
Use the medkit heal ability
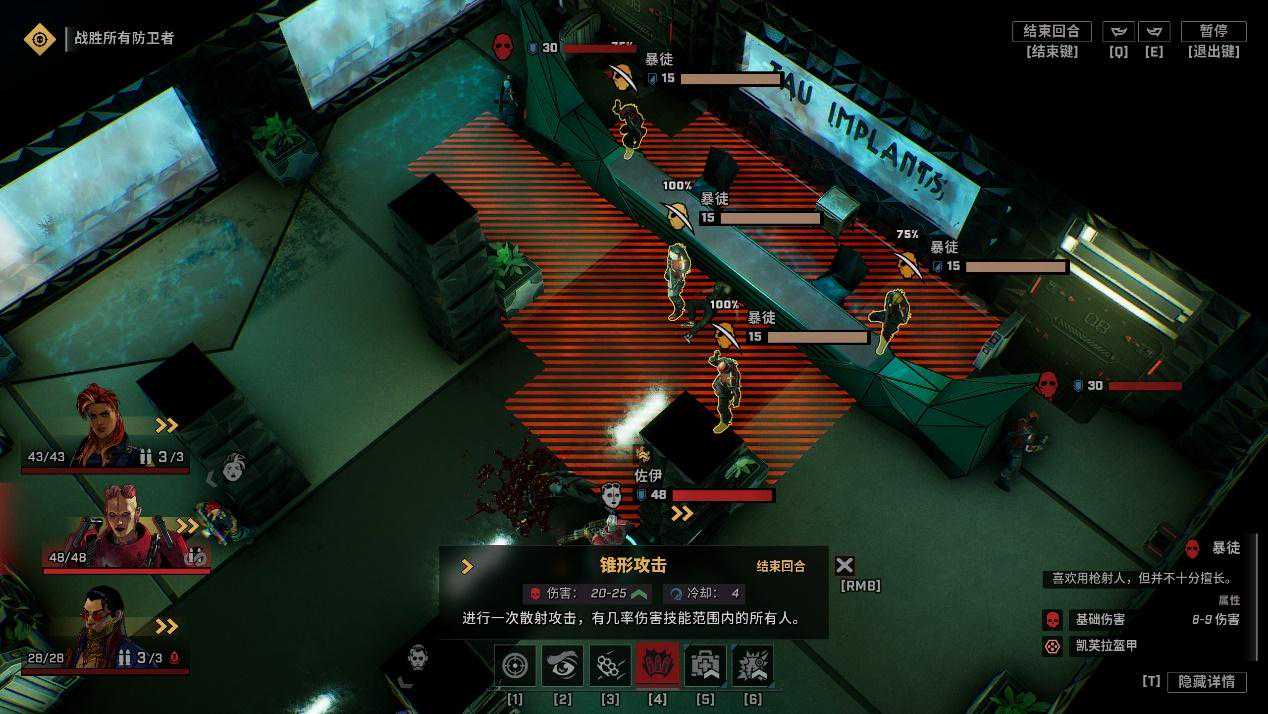click(705, 665)
